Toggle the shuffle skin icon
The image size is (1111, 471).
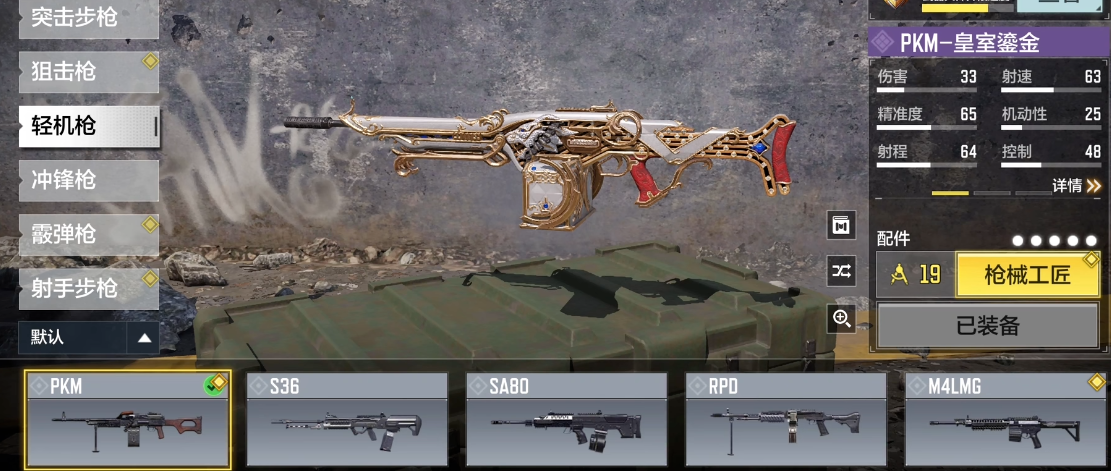click(841, 271)
